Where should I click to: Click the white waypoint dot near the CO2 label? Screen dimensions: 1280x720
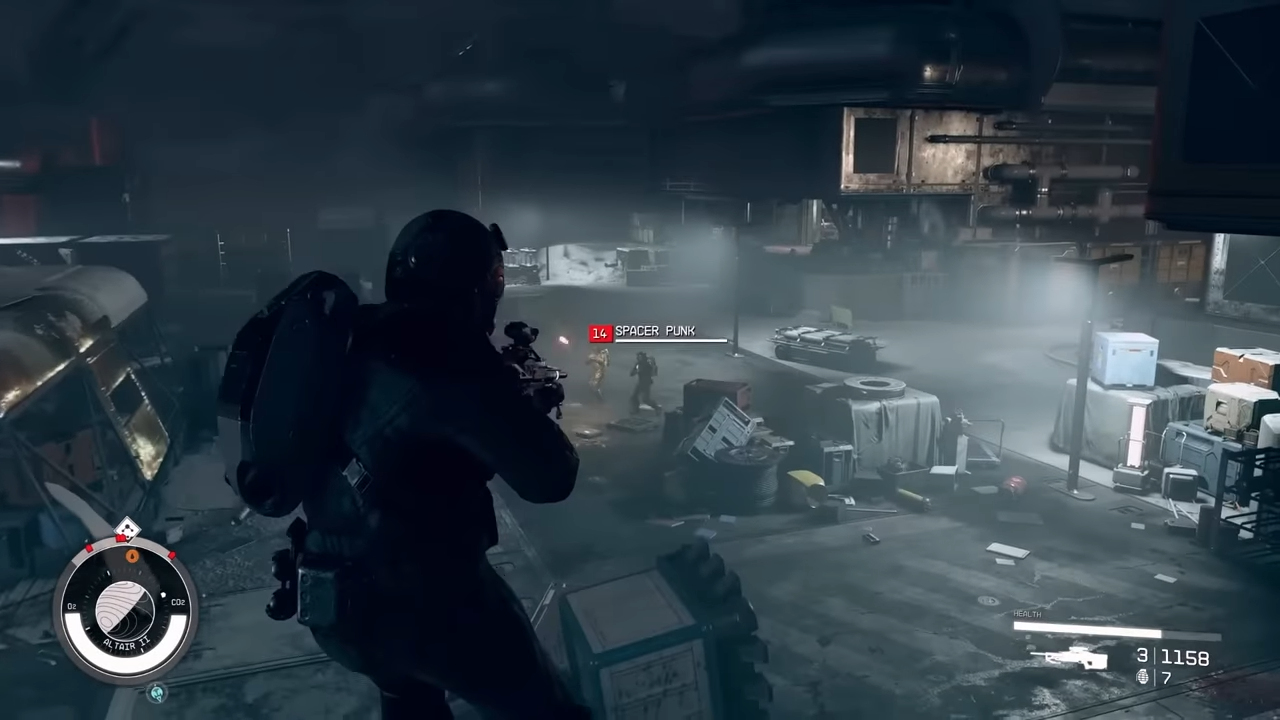click(x=163, y=595)
